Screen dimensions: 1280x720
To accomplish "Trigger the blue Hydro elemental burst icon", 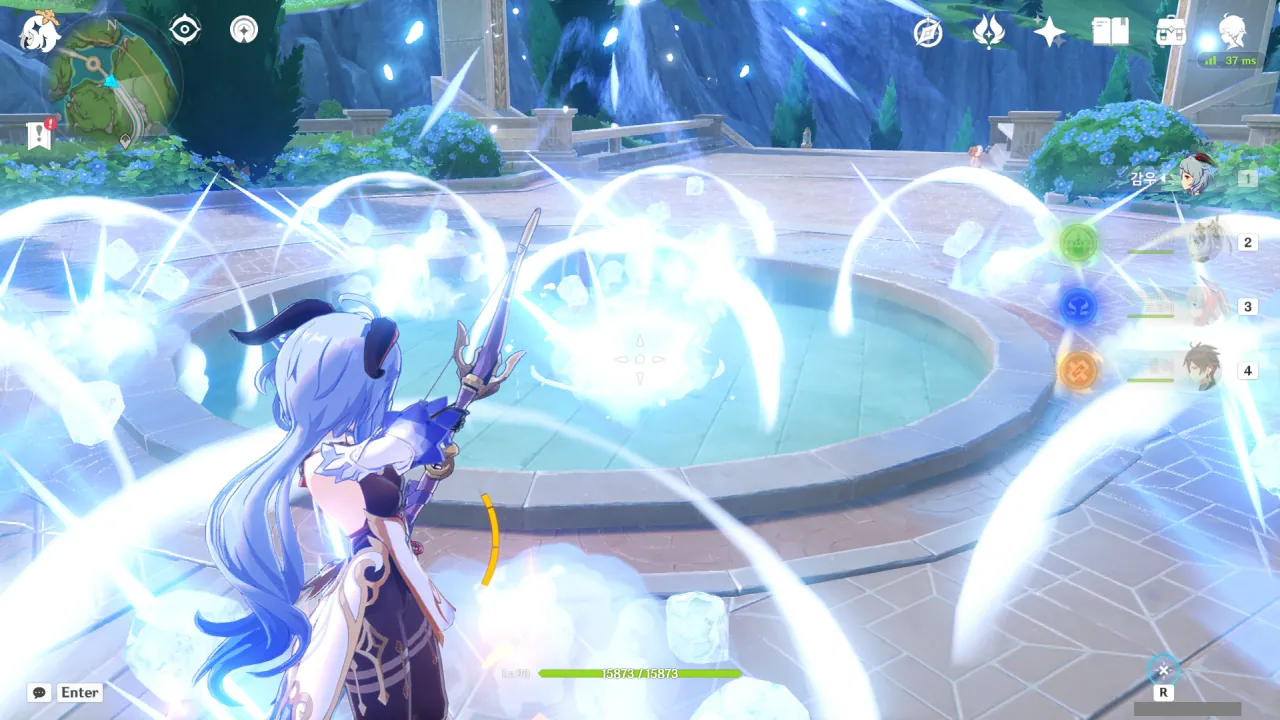I will 1079,306.
